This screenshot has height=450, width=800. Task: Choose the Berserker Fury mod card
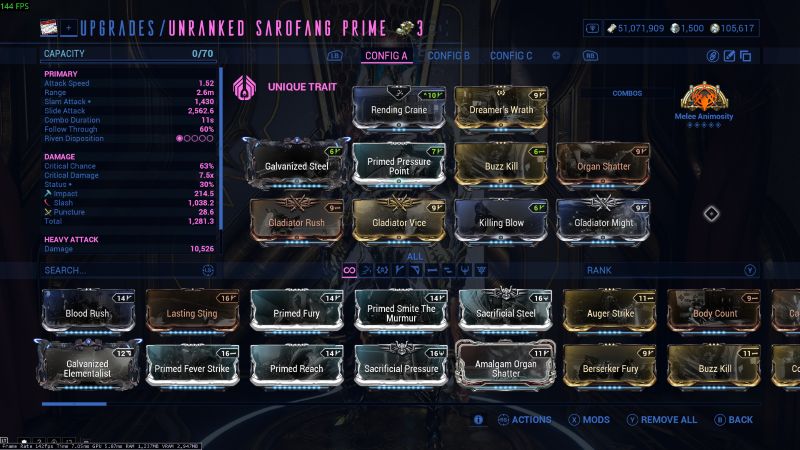pos(608,367)
